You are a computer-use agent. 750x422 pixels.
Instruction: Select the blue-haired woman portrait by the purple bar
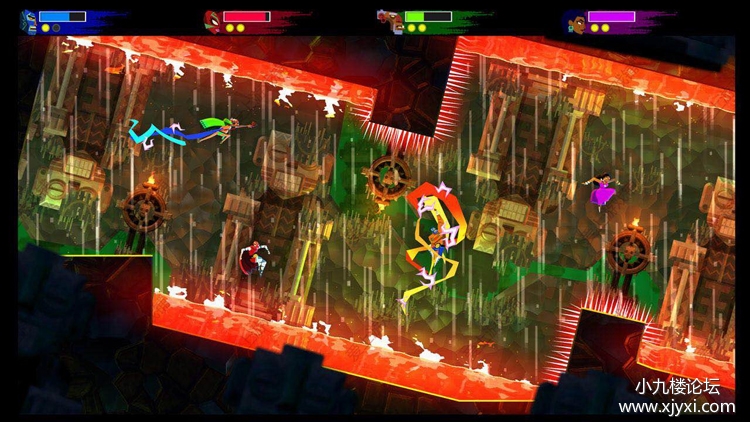coord(574,18)
